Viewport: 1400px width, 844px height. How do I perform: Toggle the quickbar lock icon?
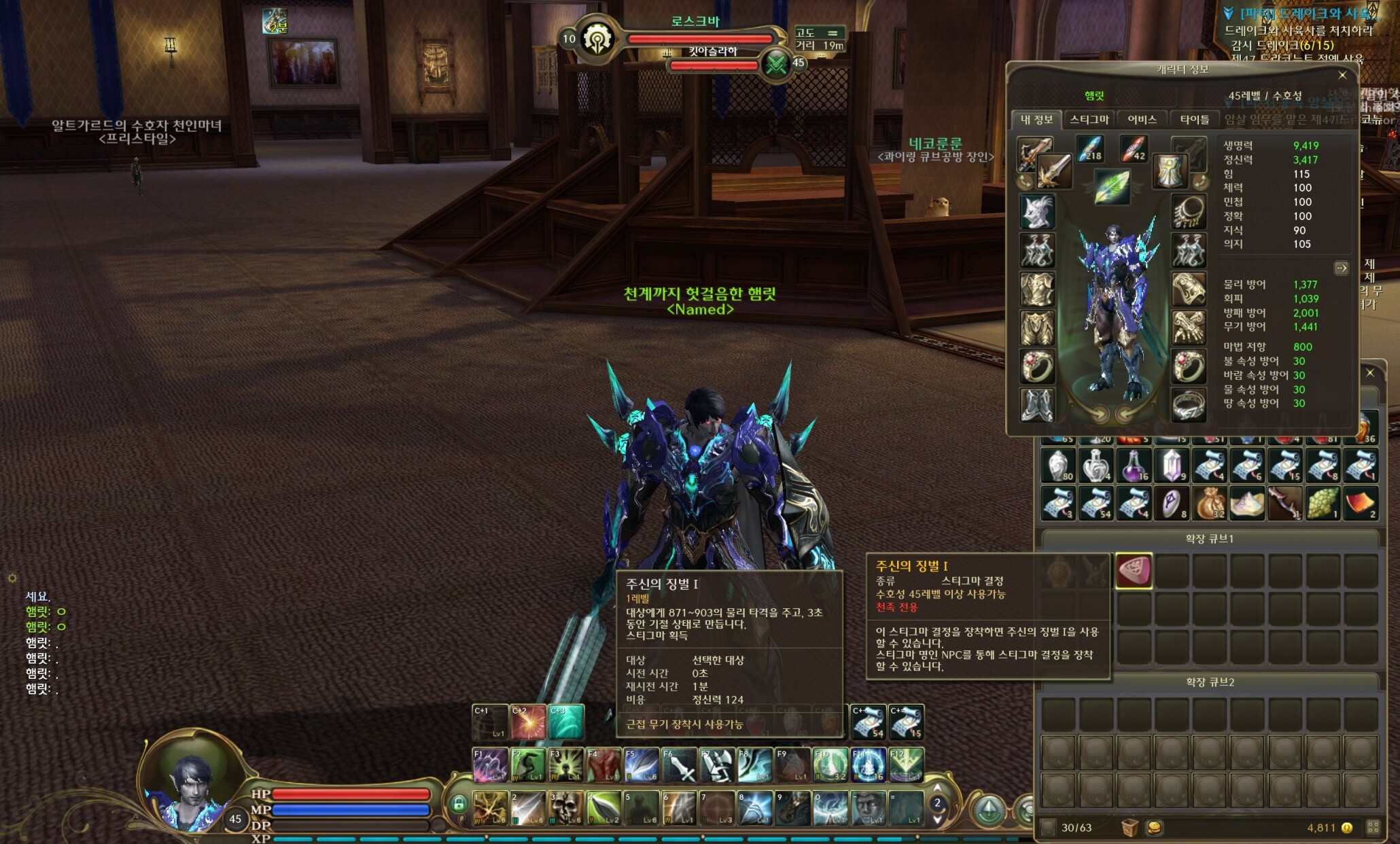click(x=459, y=805)
